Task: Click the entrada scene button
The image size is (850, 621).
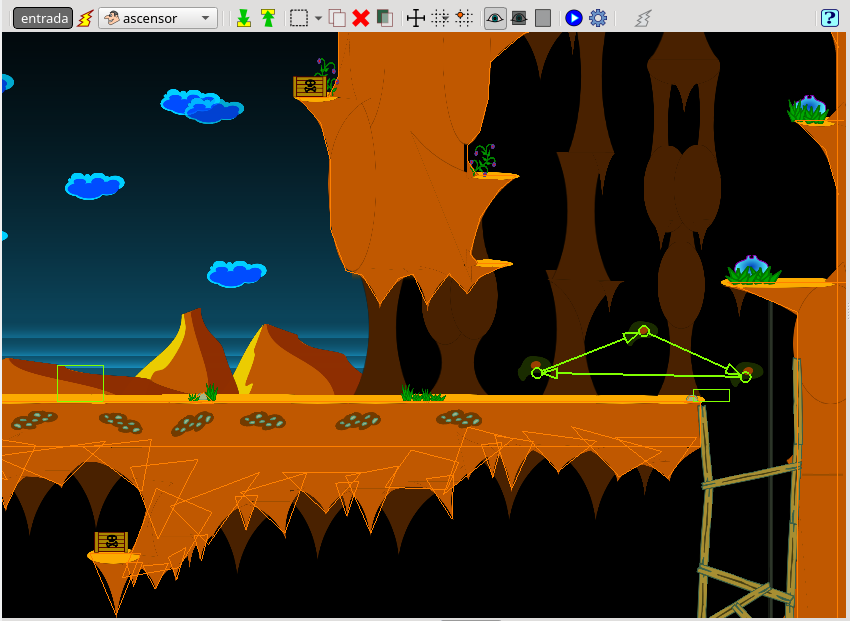Action: pos(42,18)
